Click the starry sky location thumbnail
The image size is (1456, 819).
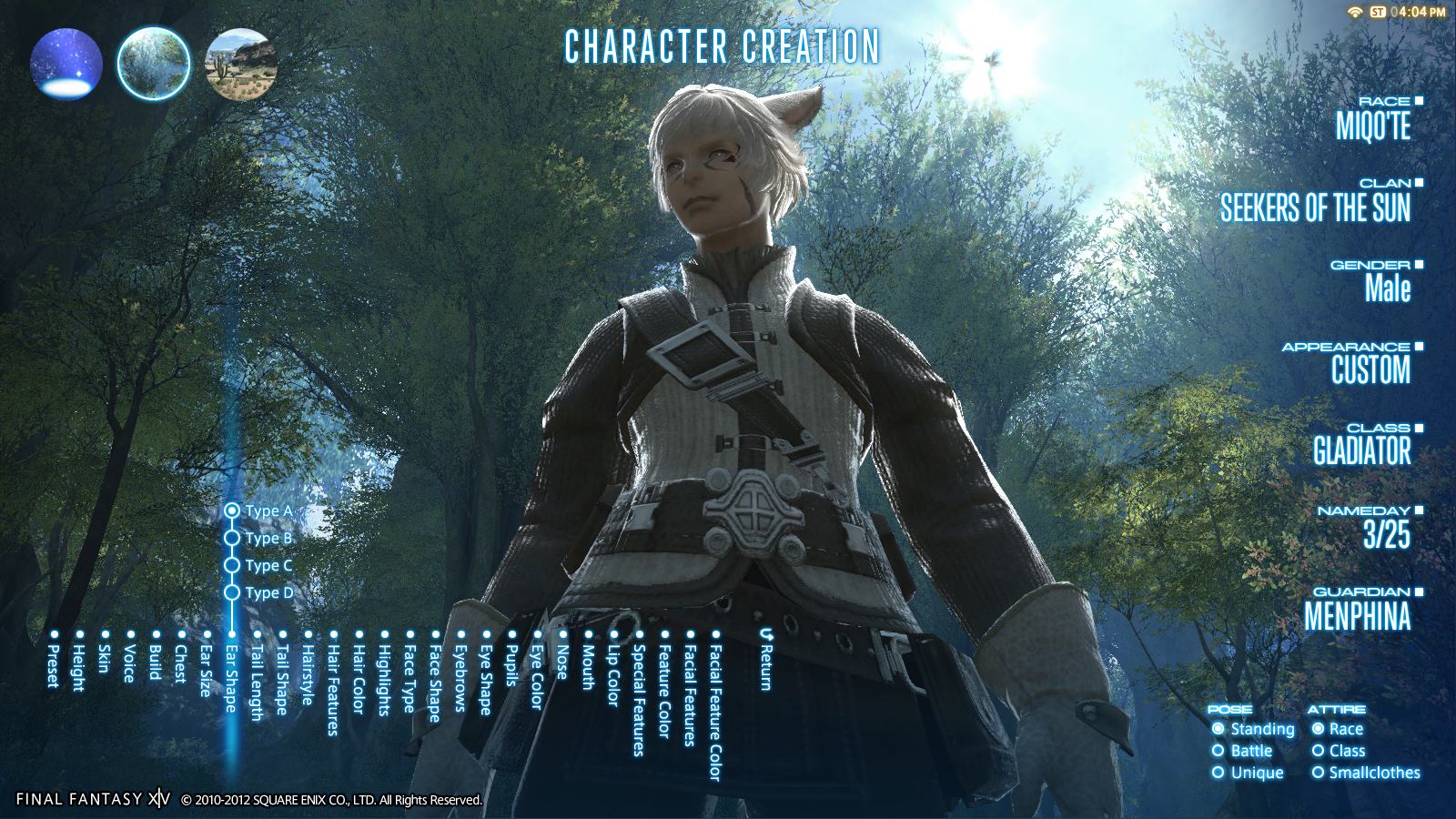coord(67,63)
